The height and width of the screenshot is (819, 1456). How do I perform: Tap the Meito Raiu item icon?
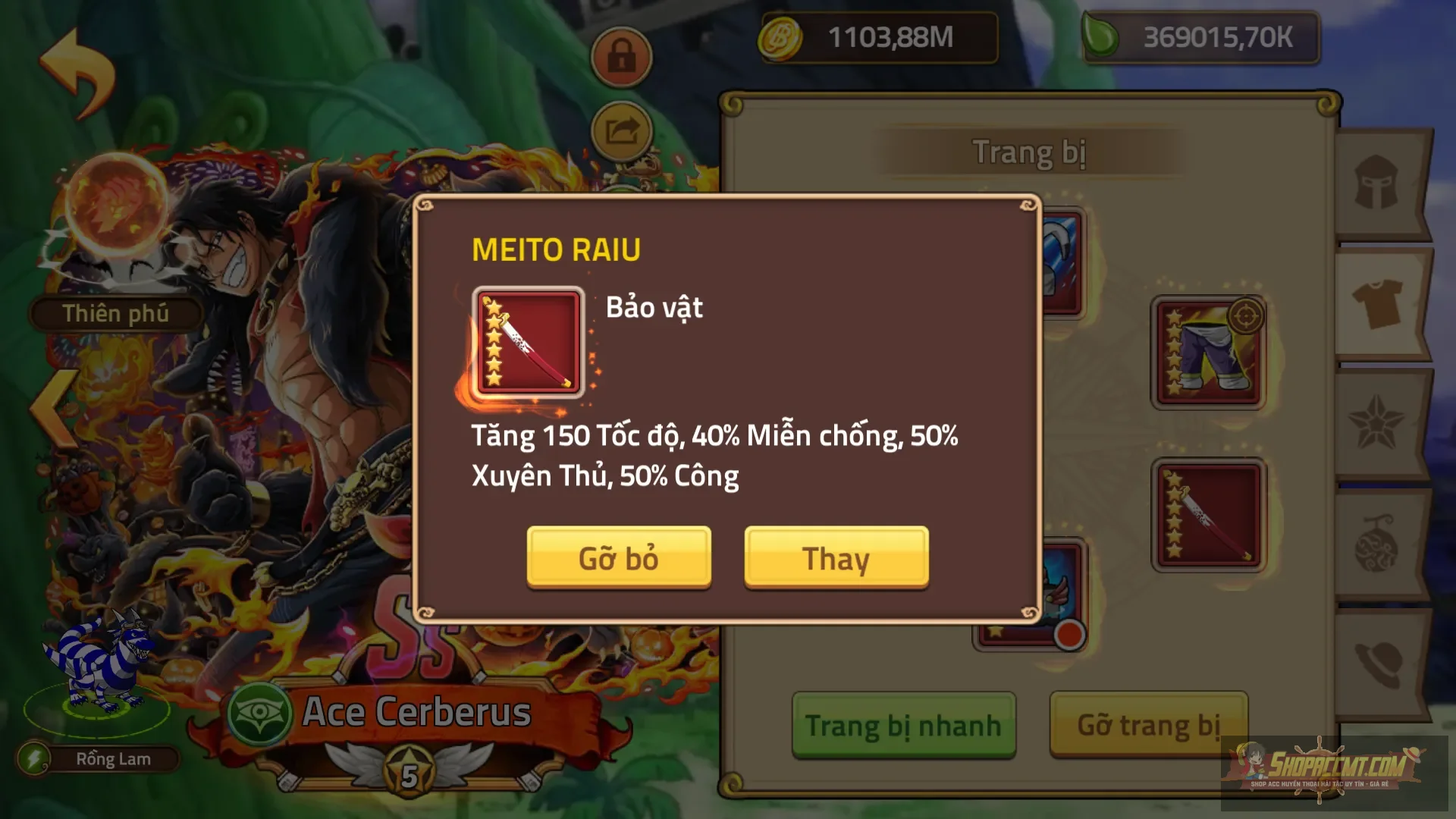click(528, 343)
